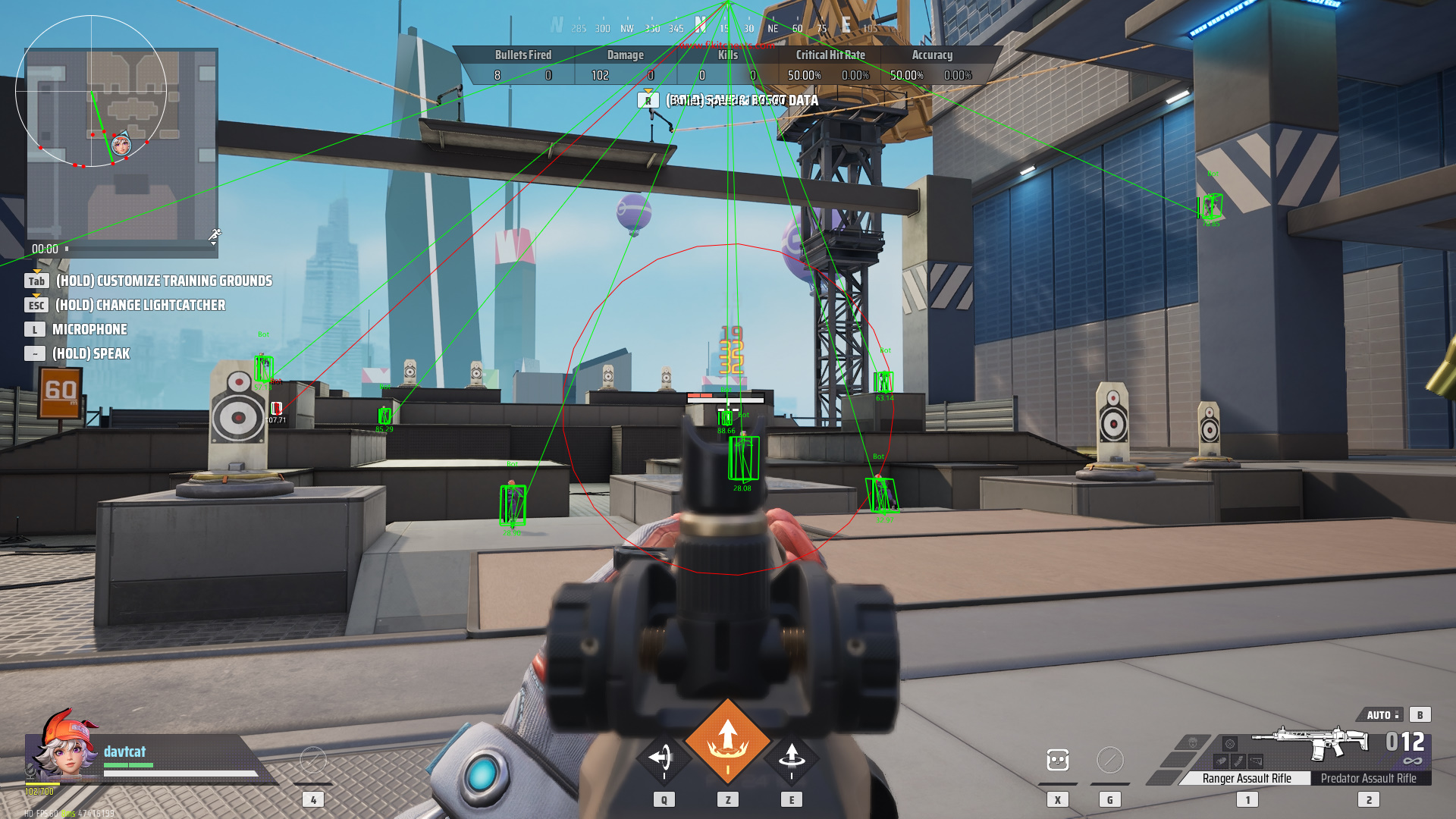This screenshot has width=1456, height=819.
Task: Switch to the Predator Assault Rifle
Action: pyautogui.click(x=1368, y=778)
